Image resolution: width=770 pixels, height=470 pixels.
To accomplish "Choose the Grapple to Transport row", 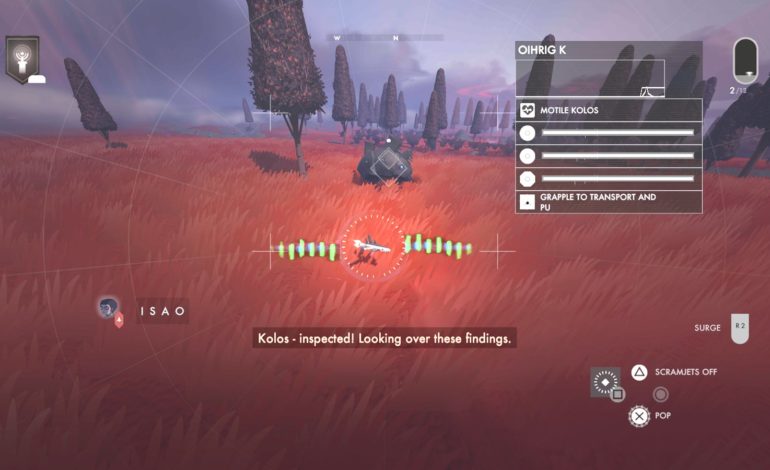I will pyautogui.click(x=608, y=202).
